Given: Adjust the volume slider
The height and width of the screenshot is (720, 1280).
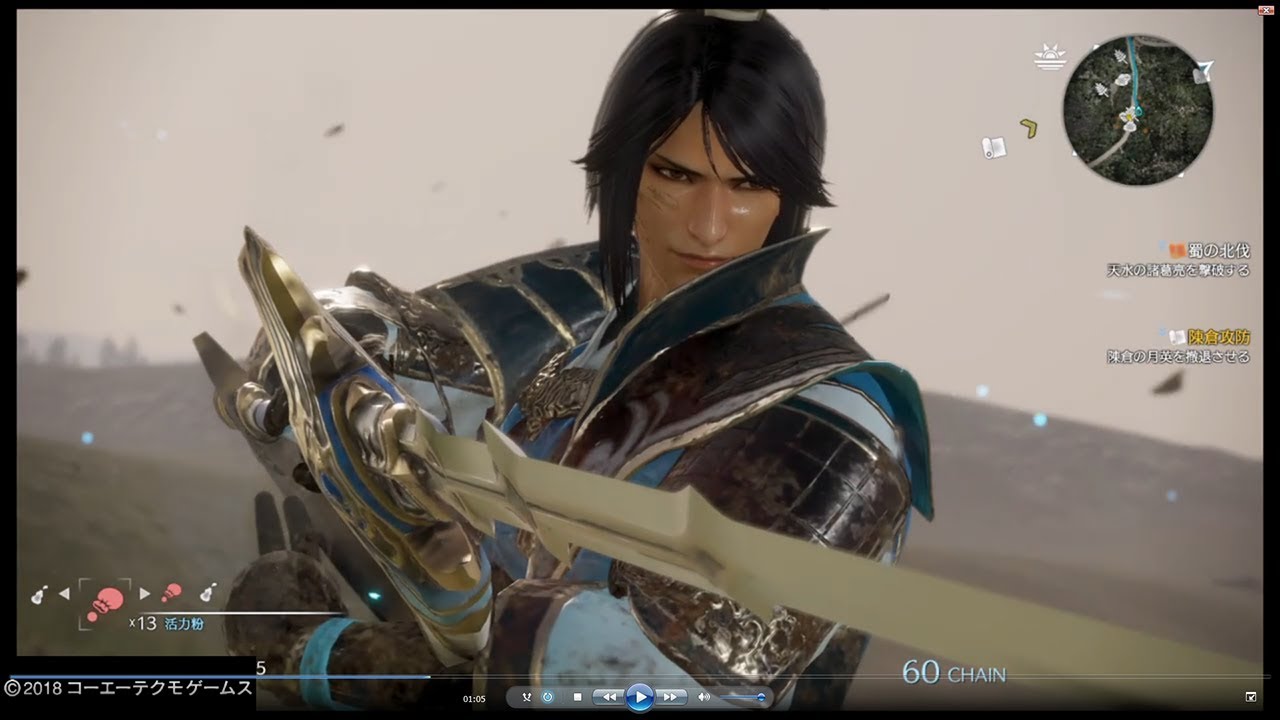Looking at the screenshot, I should point(743,697).
